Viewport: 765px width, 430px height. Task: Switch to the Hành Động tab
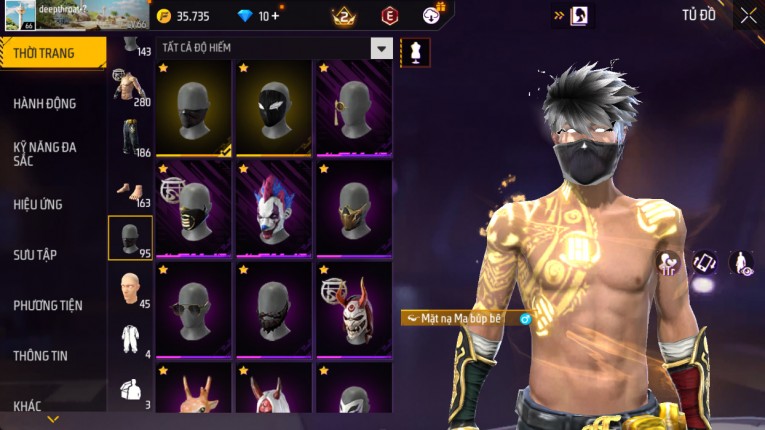click(x=45, y=103)
